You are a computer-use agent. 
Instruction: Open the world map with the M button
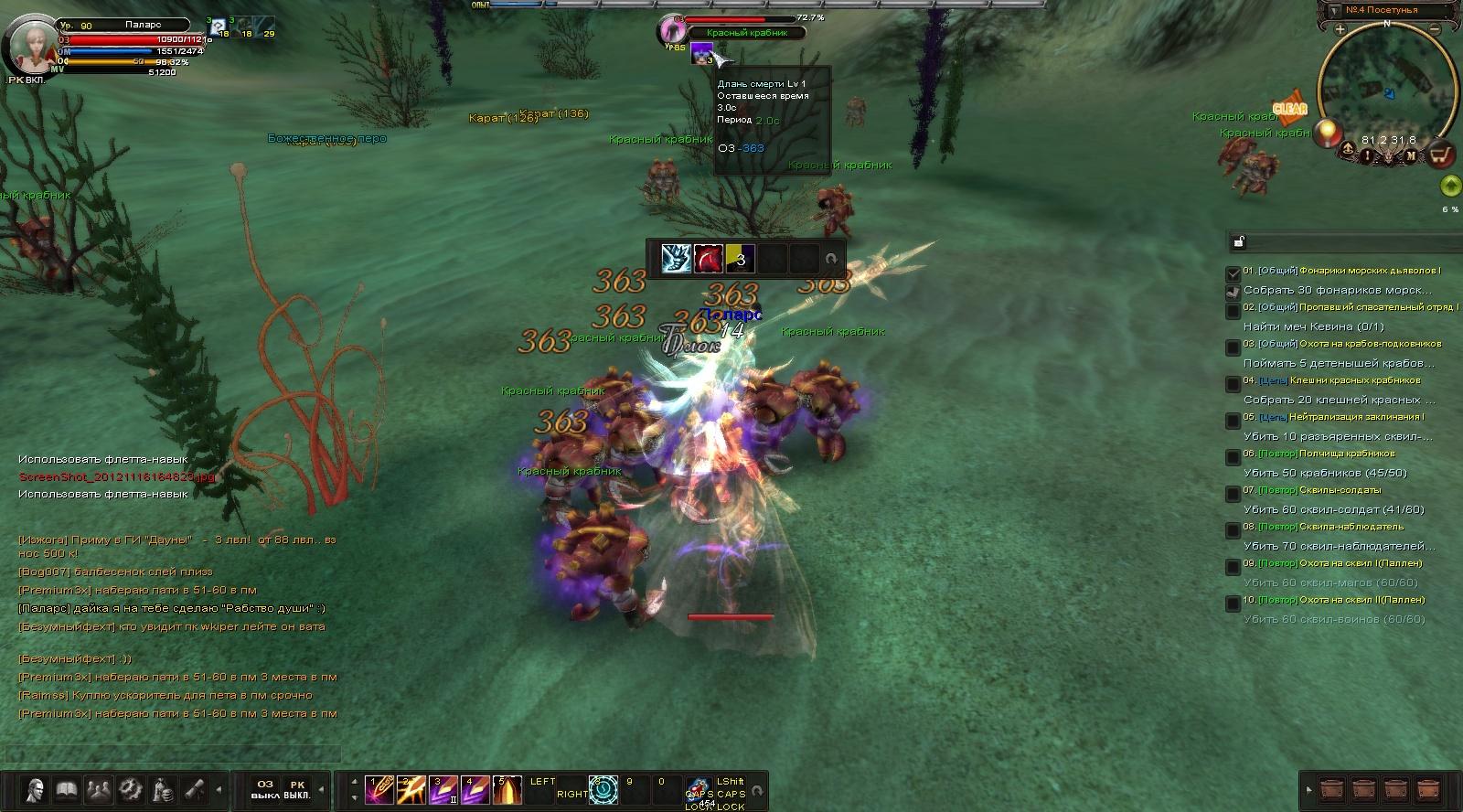(x=1411, y=155)
